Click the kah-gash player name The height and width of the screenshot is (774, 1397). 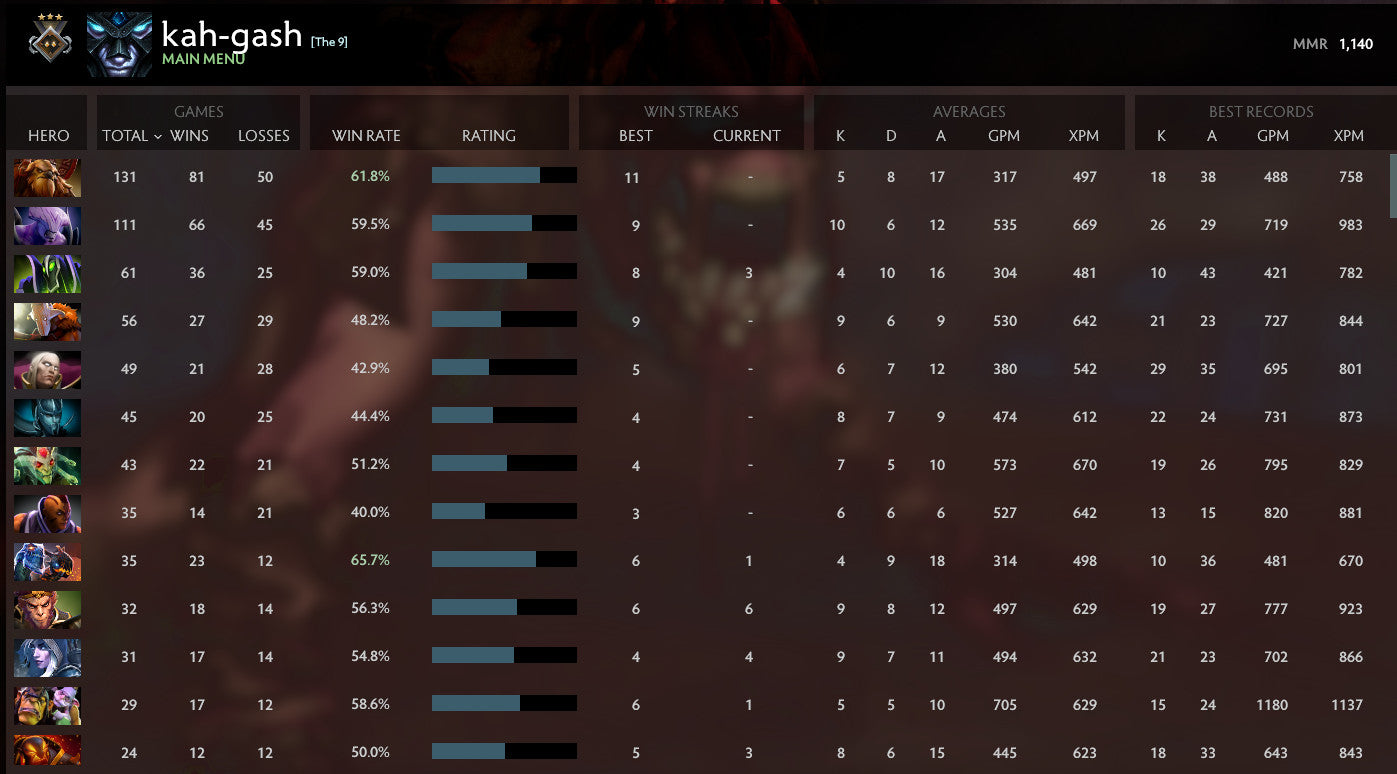tap(232, 34)
